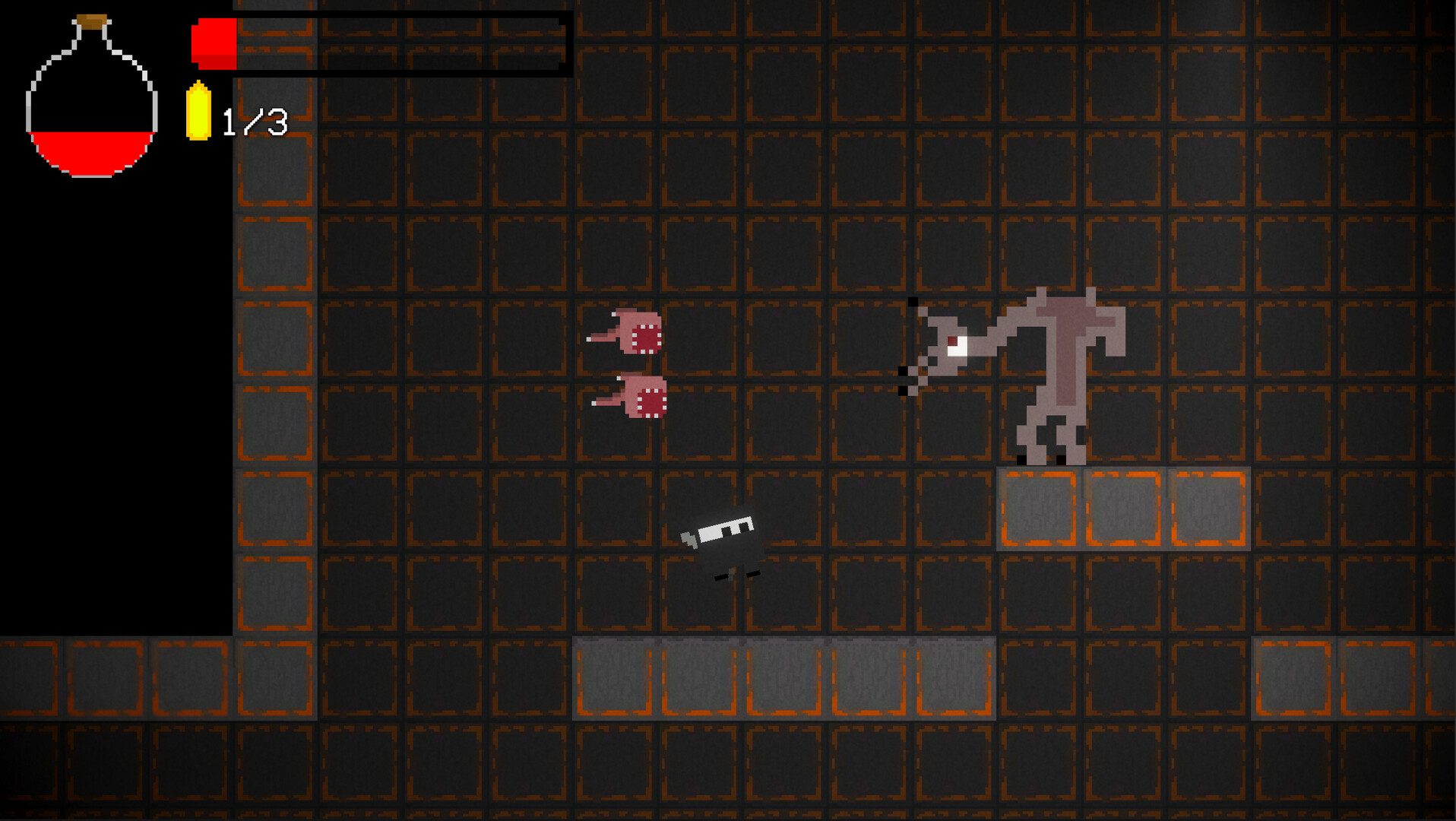Select the yellow candle collectible icon

pyautogui.click(x=198, y=110)
